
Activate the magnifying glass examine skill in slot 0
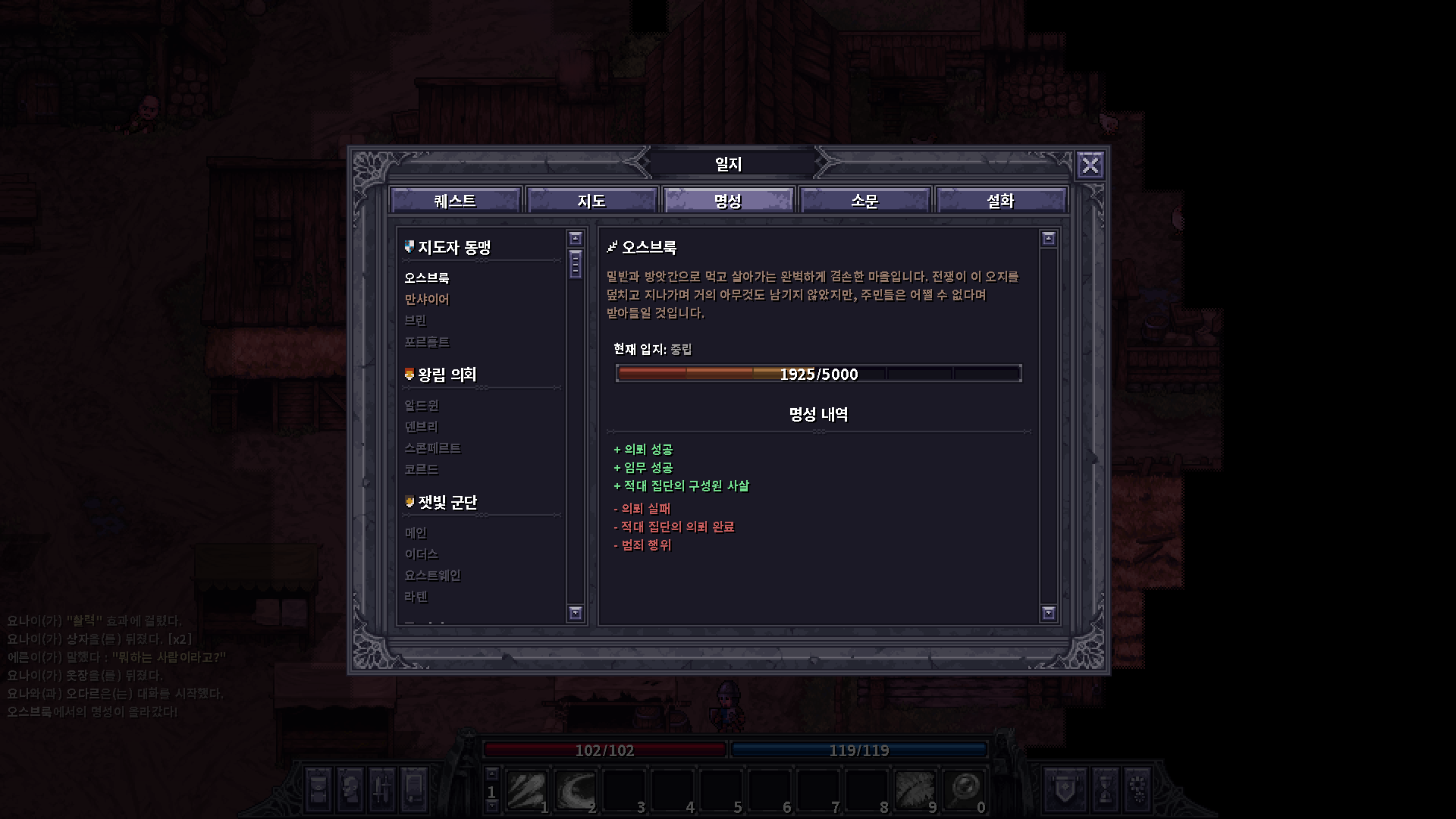(965, 789)
